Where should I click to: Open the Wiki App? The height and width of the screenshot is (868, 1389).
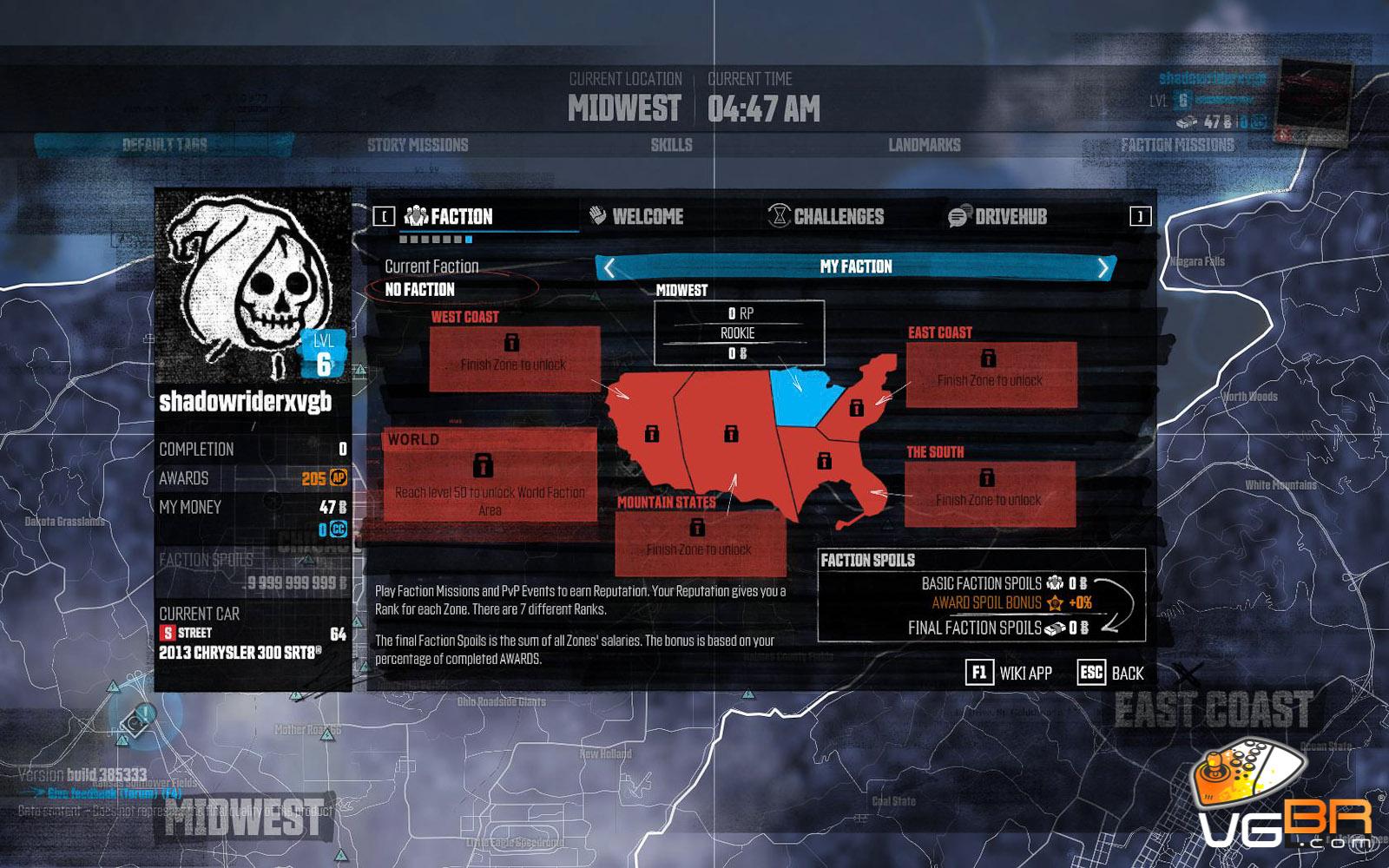click(1010, 673)
